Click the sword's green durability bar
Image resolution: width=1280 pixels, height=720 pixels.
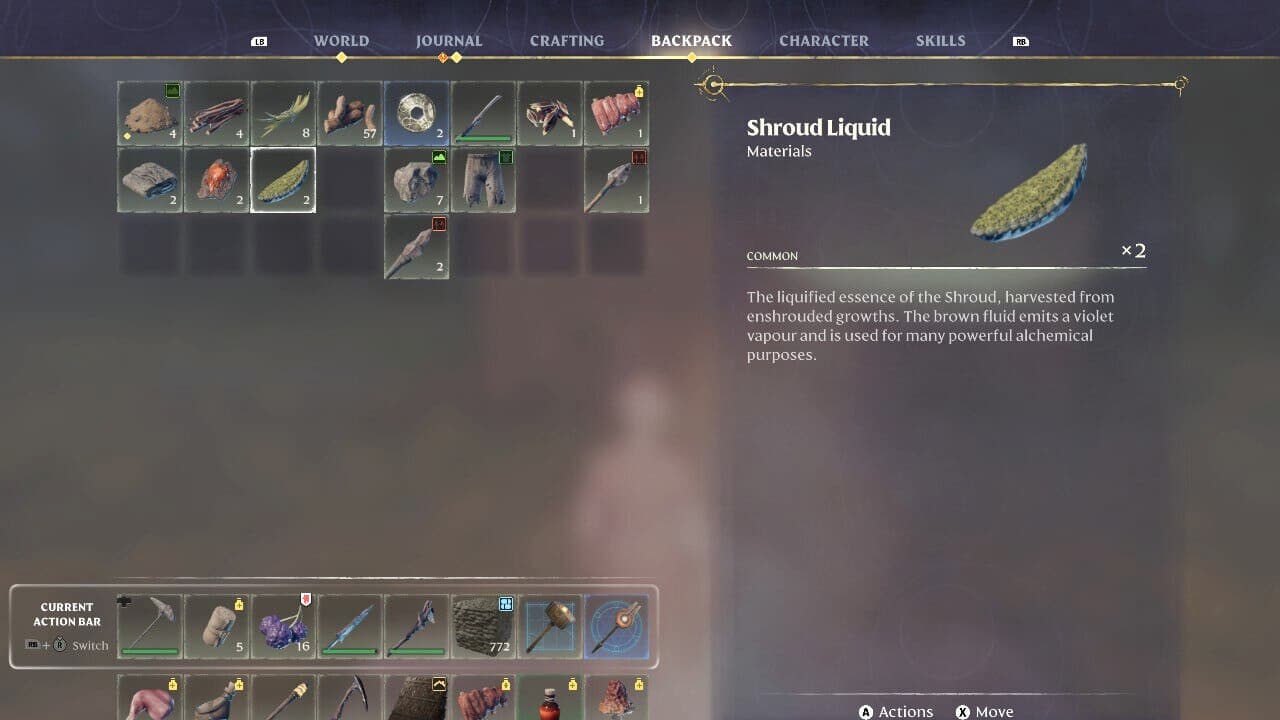tap(483, 140)
